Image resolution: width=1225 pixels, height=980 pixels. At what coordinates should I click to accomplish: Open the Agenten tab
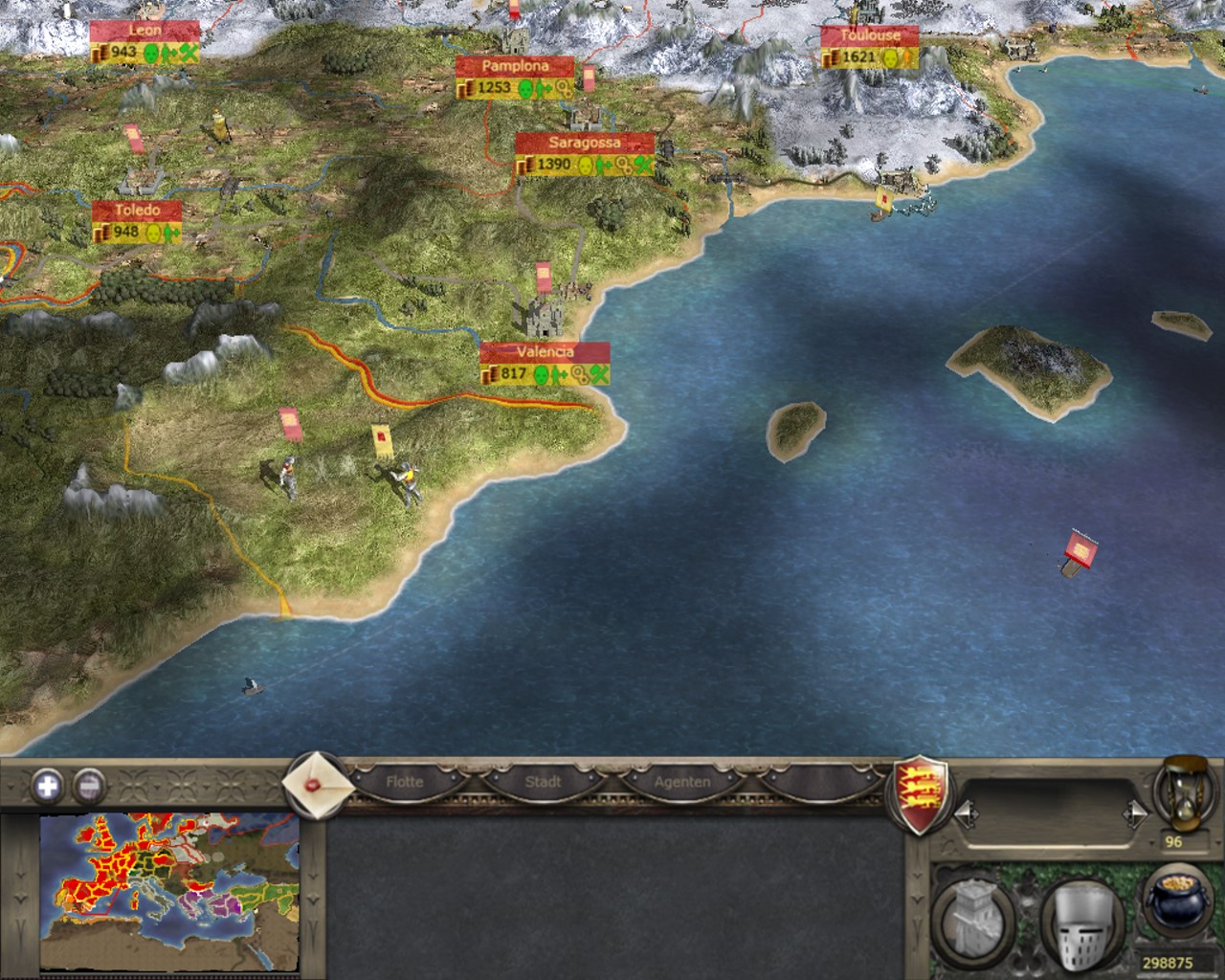[x=682, y=781]
